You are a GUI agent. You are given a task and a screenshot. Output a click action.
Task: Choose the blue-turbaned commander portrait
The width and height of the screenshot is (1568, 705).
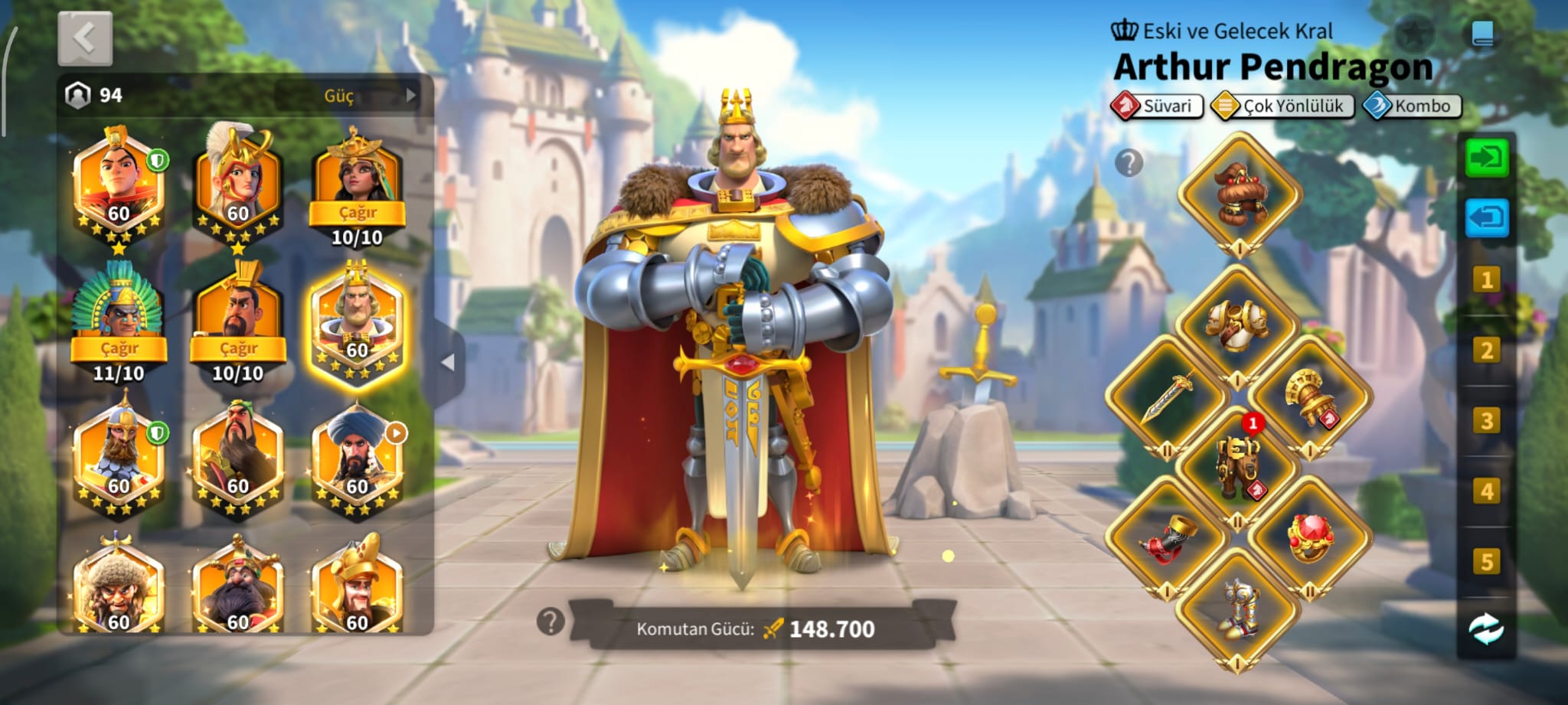357,459
